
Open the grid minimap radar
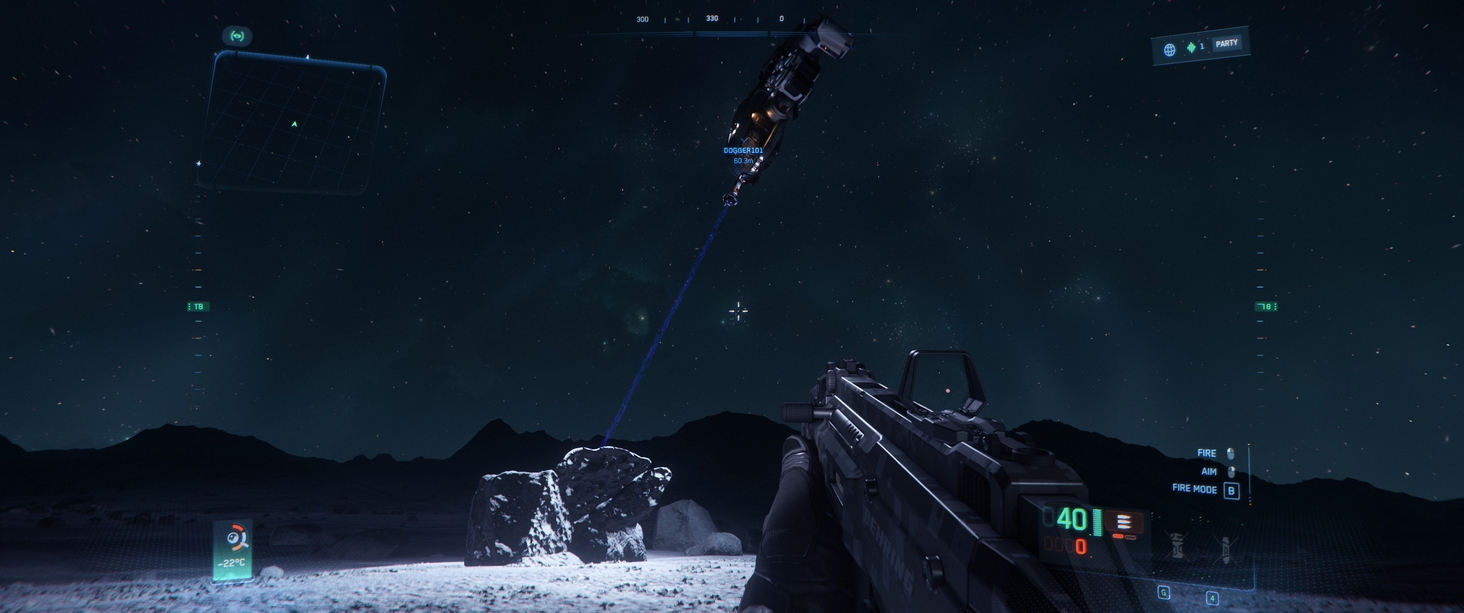coord(292,122)
